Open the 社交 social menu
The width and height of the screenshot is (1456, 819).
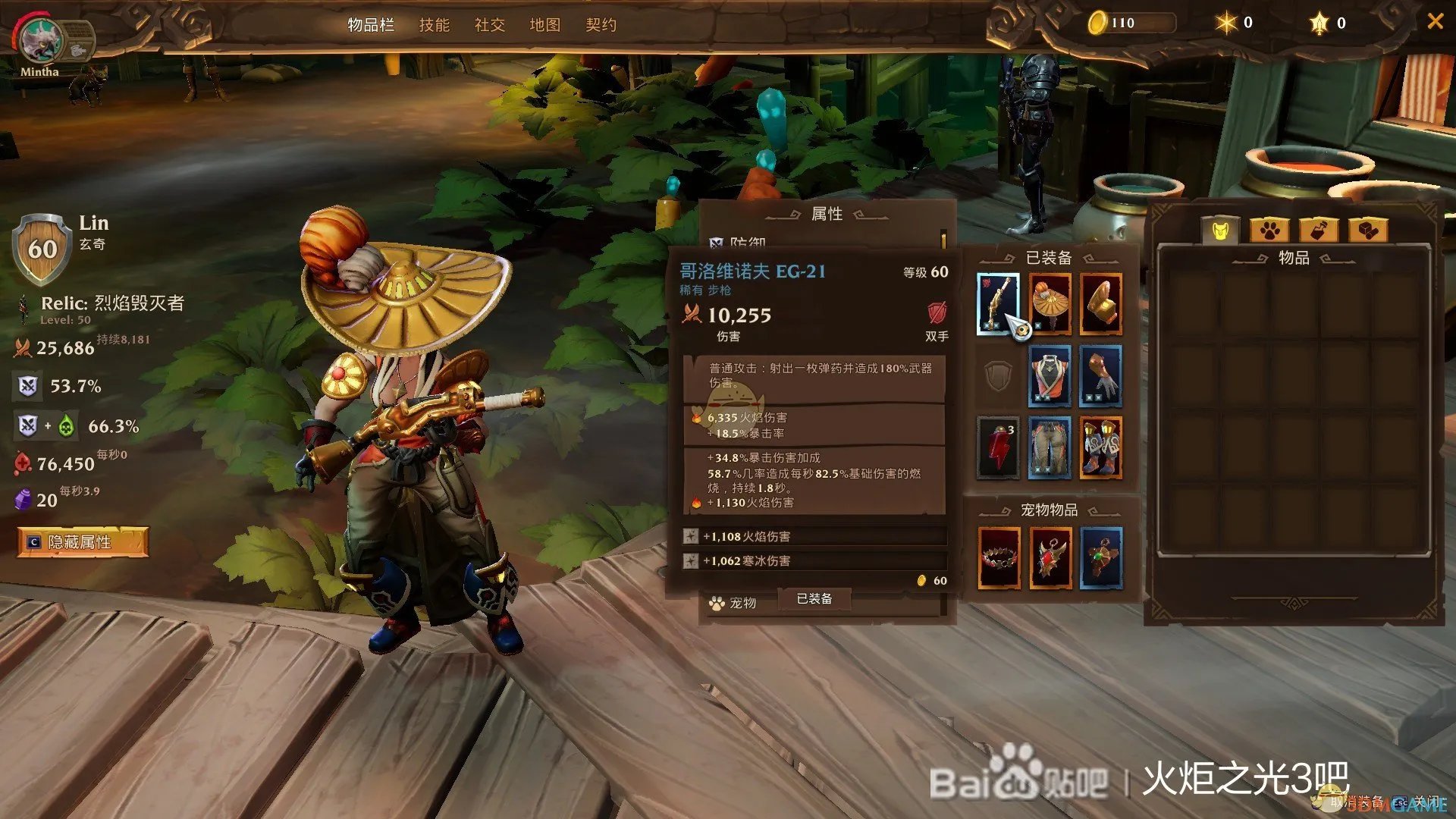tap(490, 25)
